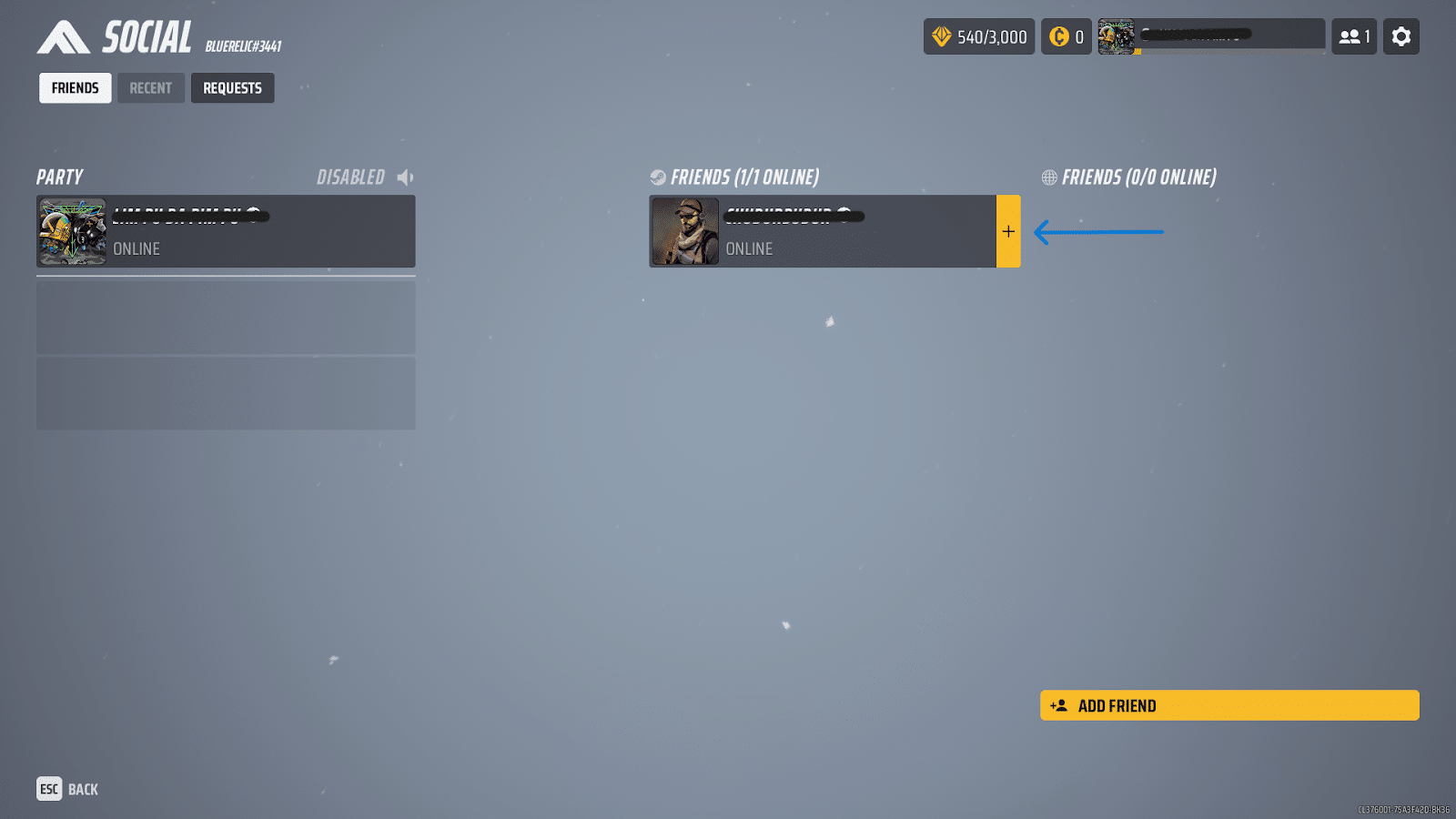
Task: Click the ESC key icon near BACK
Action: [x=48, y=789]
